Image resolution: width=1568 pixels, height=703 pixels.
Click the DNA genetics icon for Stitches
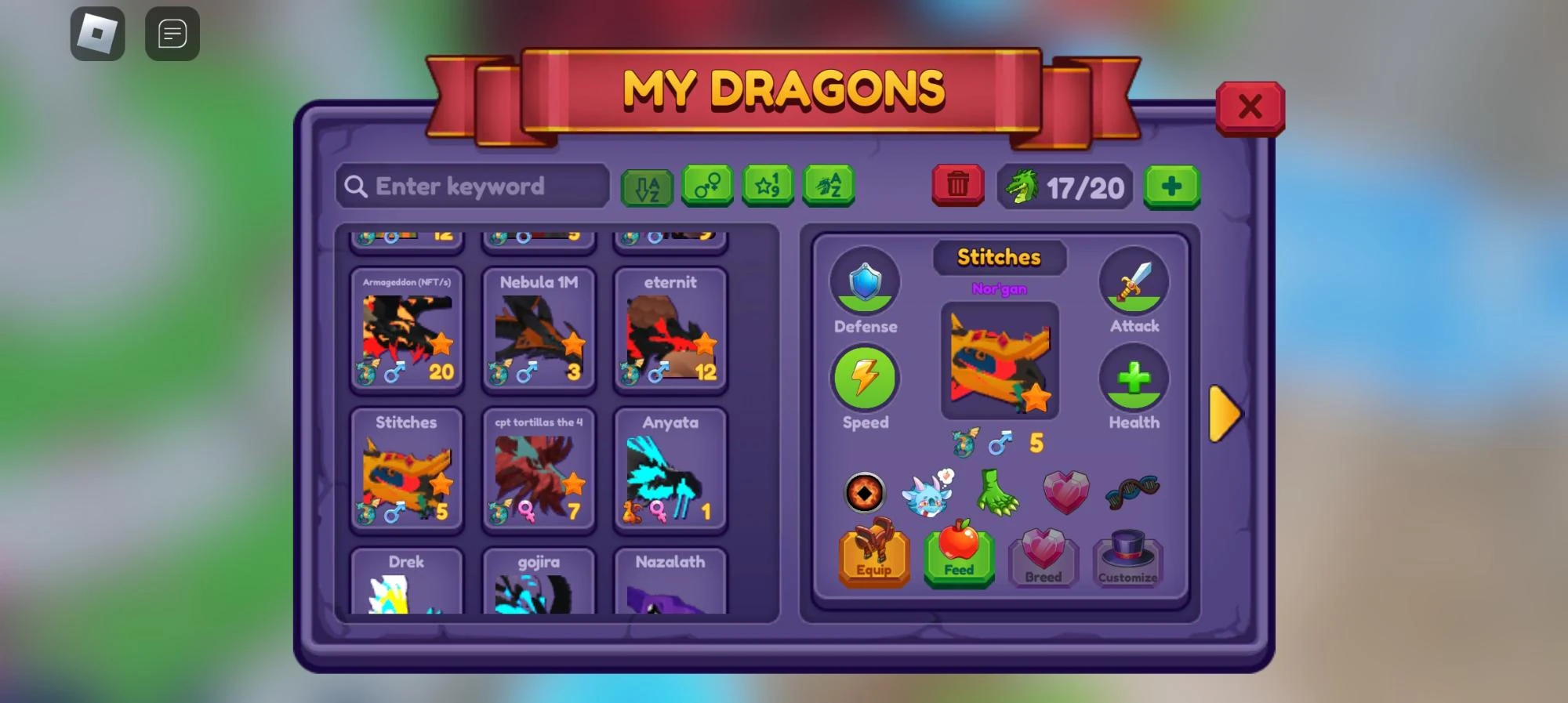click(1132, 487)
